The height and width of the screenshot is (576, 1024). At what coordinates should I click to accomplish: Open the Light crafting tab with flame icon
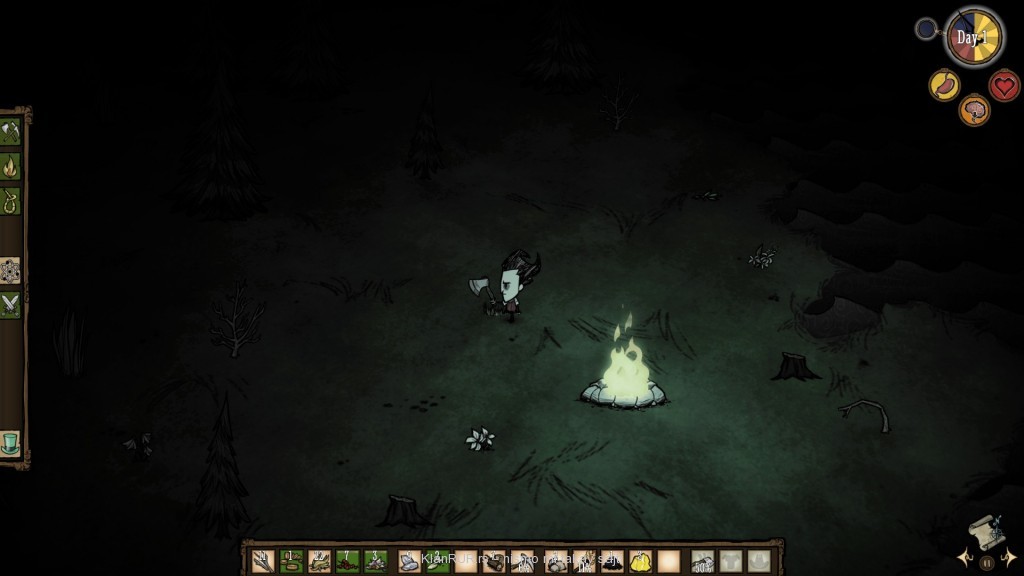tap(11, 167)
